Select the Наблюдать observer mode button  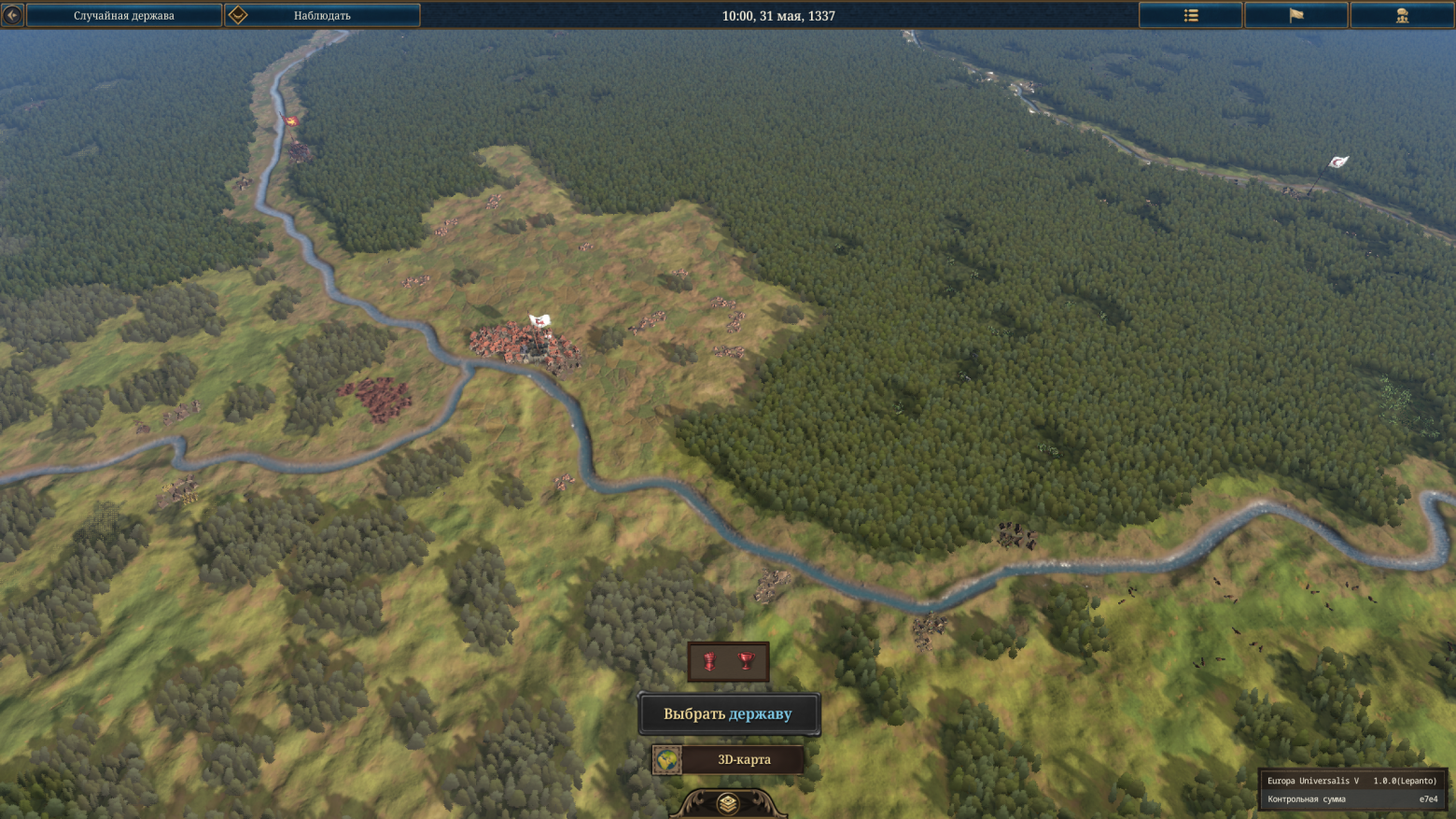pos(322,16)
